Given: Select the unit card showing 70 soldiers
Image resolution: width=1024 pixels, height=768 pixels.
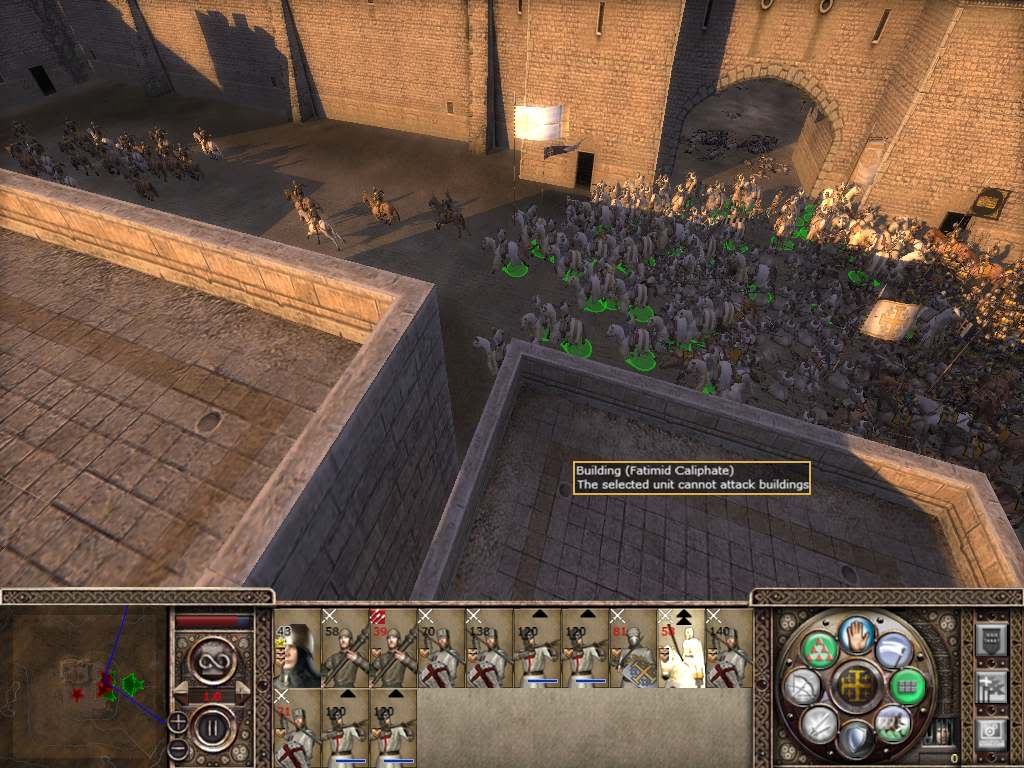Looking at the screenshot, I should (x=441, y=648).
